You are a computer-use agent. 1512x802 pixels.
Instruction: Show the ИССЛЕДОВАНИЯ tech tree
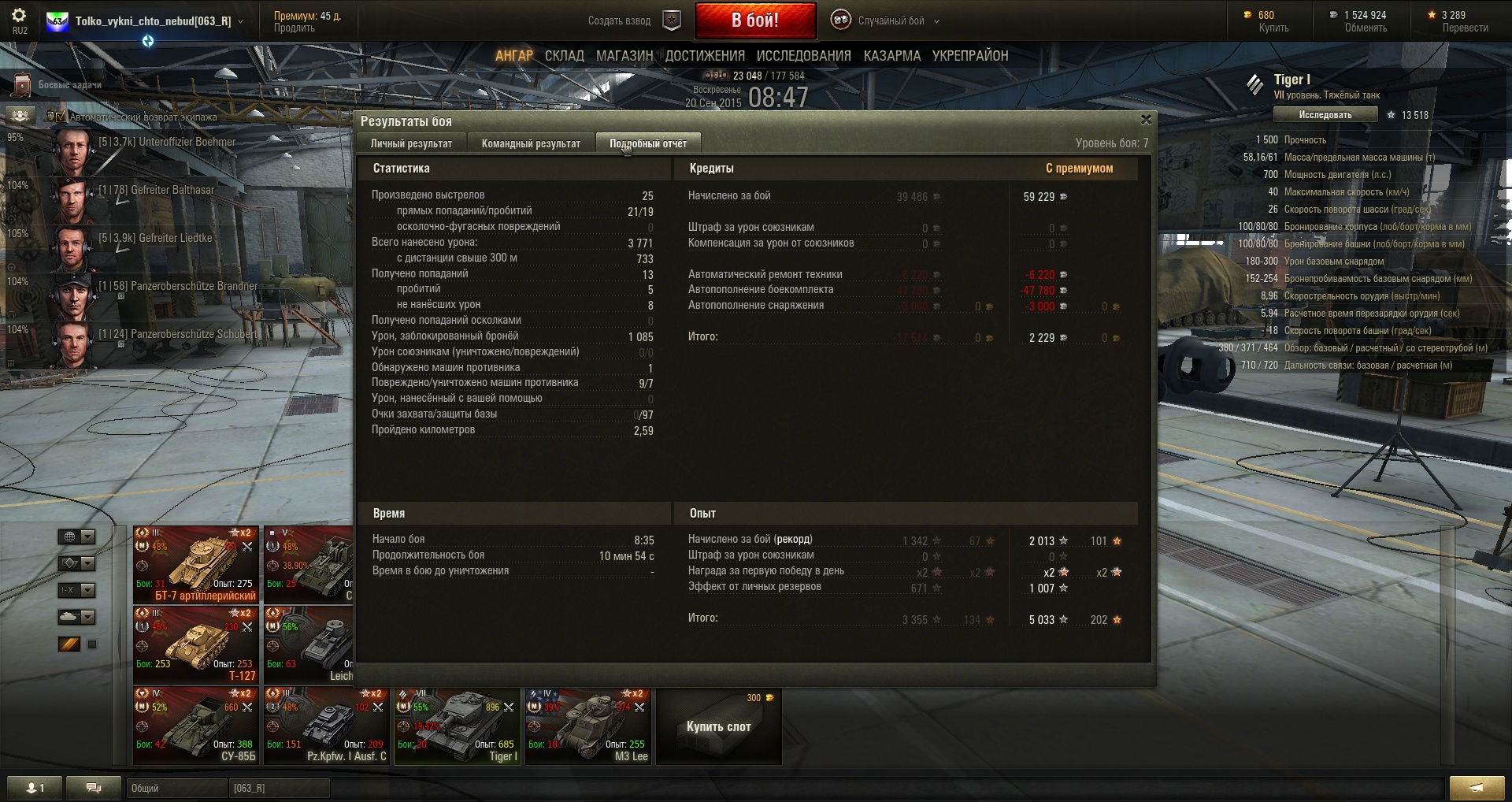point(803,56)
